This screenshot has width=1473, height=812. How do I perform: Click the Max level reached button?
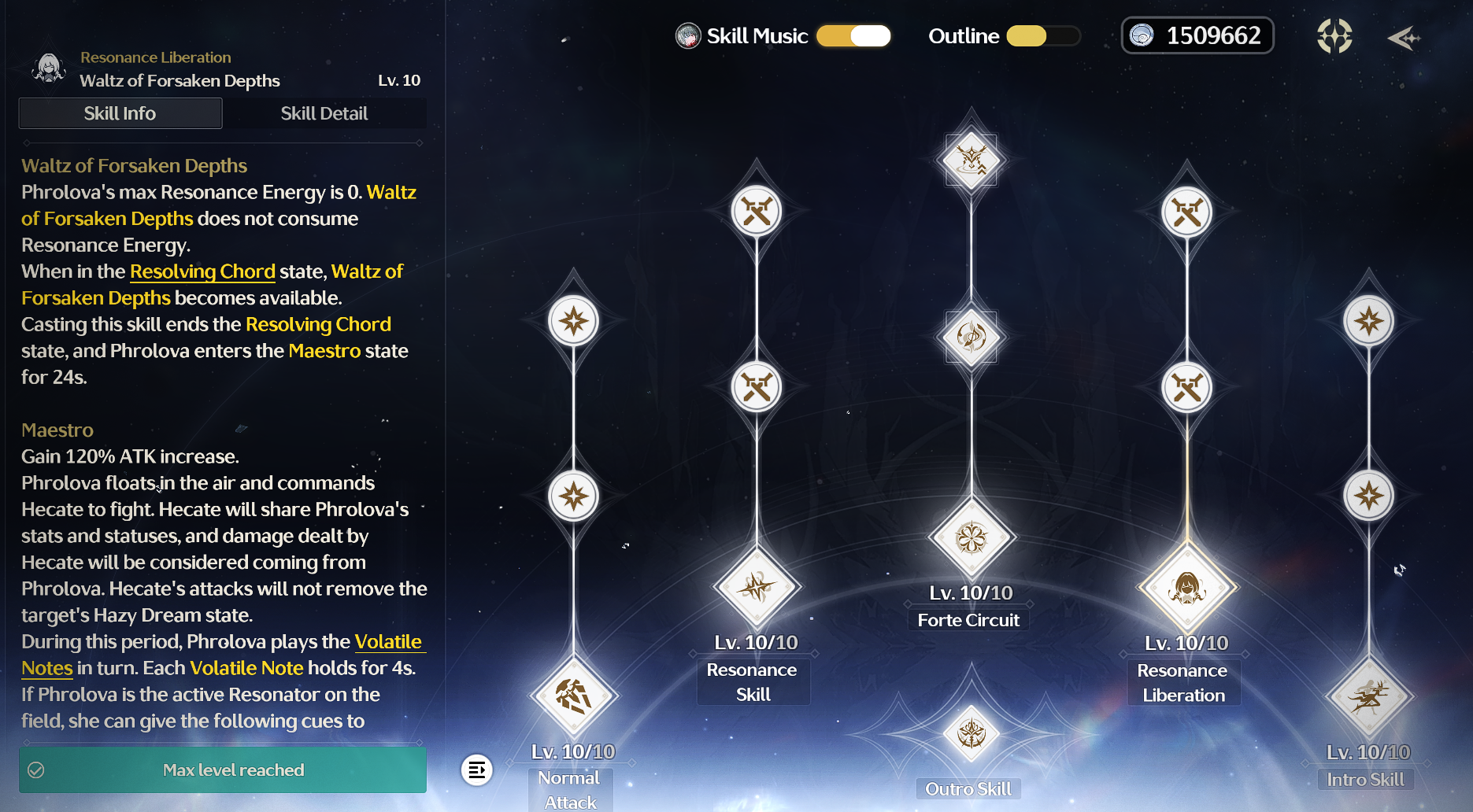(222, 770)
